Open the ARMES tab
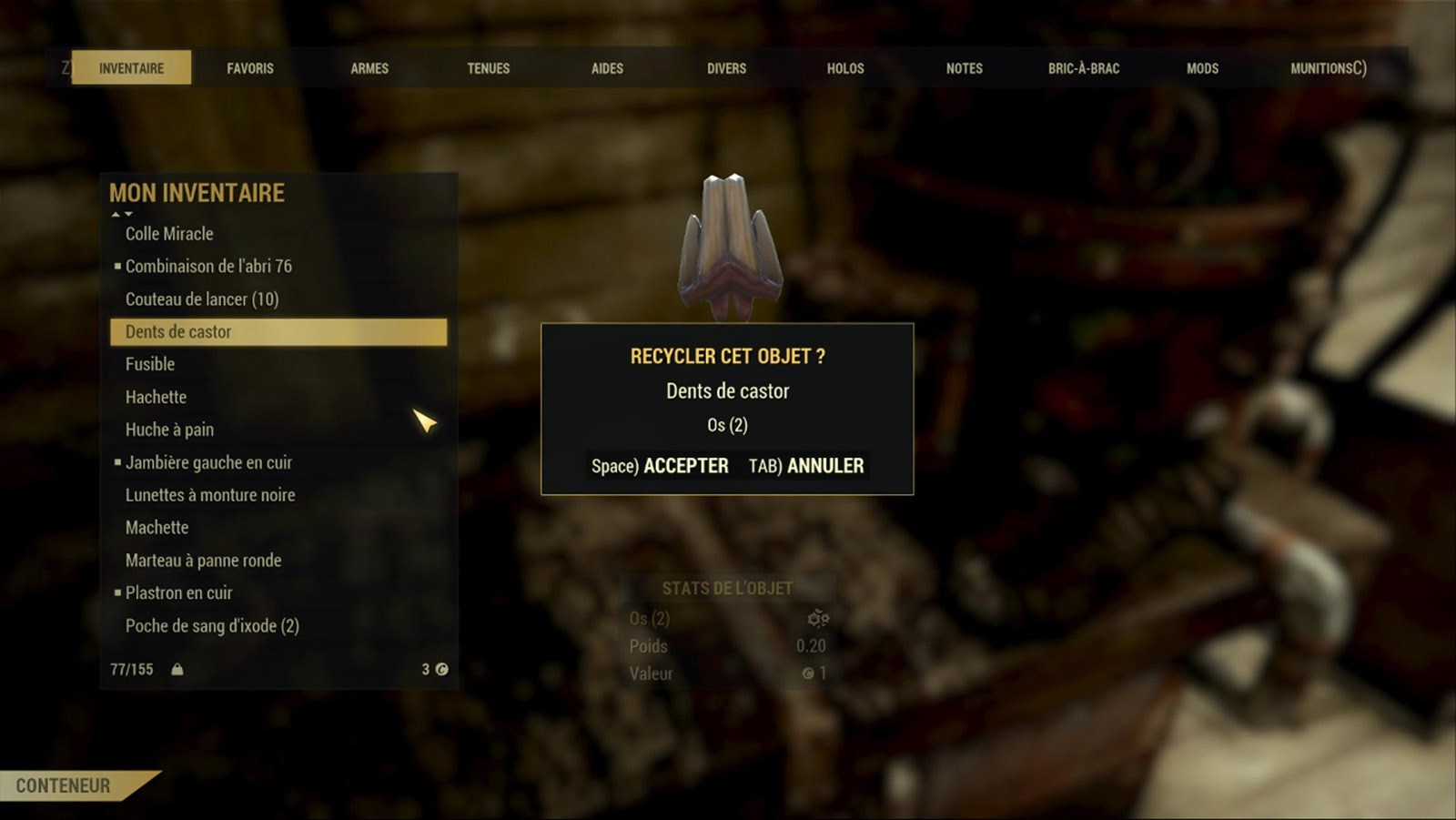 point(369,68)
